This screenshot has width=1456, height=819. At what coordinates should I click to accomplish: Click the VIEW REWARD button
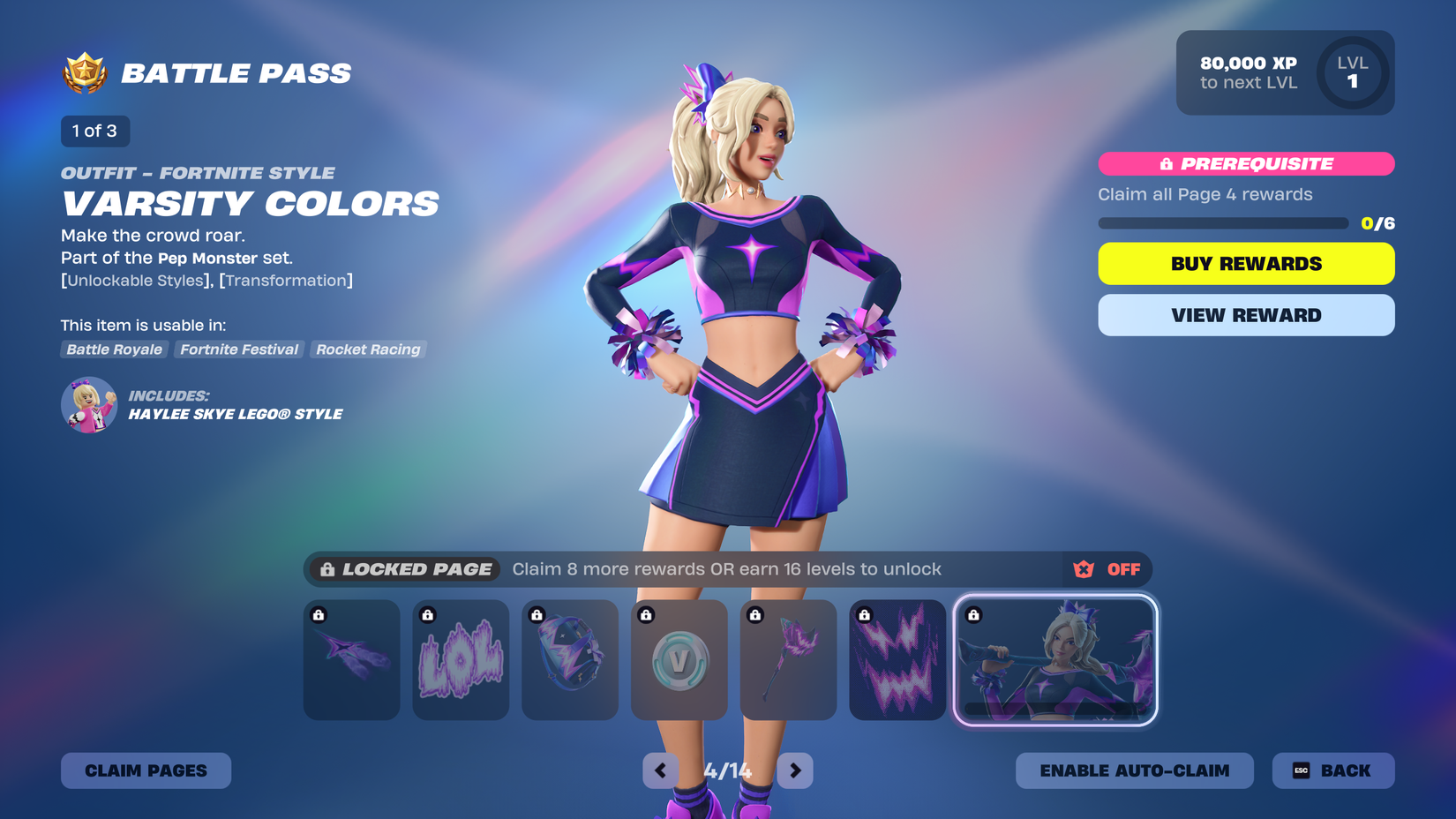pyautogui.click(x=1245, y=315)
